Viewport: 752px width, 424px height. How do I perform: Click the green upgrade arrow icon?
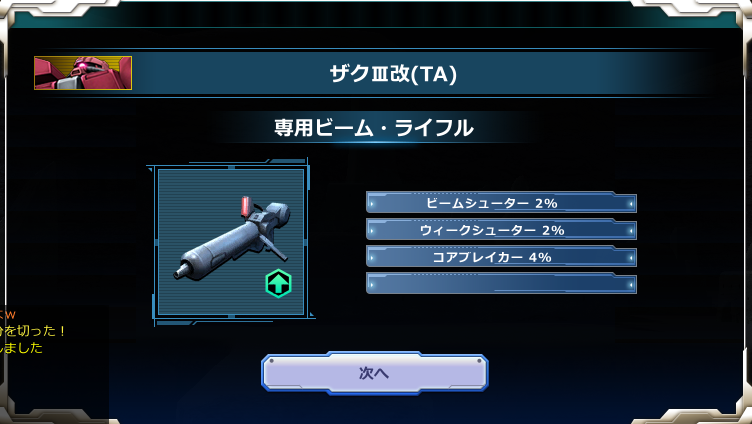[x=277, y=284]
